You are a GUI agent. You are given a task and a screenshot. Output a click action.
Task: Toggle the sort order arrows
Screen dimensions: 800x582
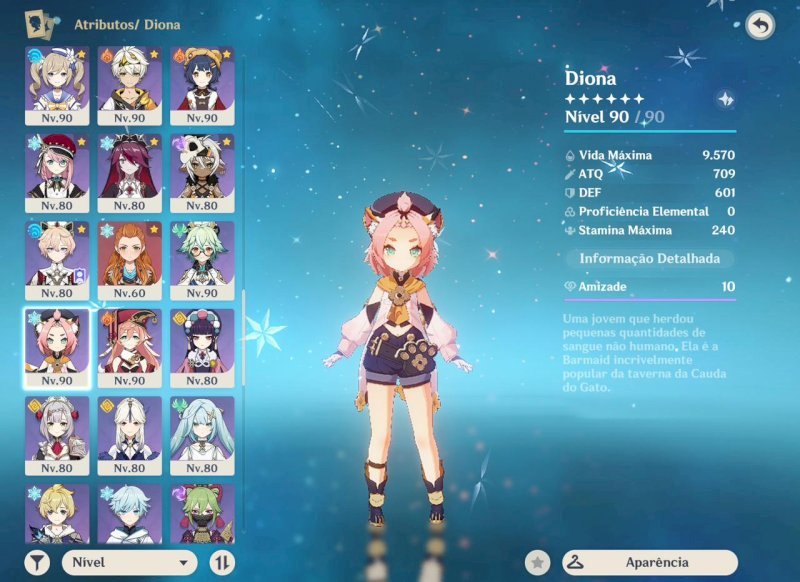222,562
